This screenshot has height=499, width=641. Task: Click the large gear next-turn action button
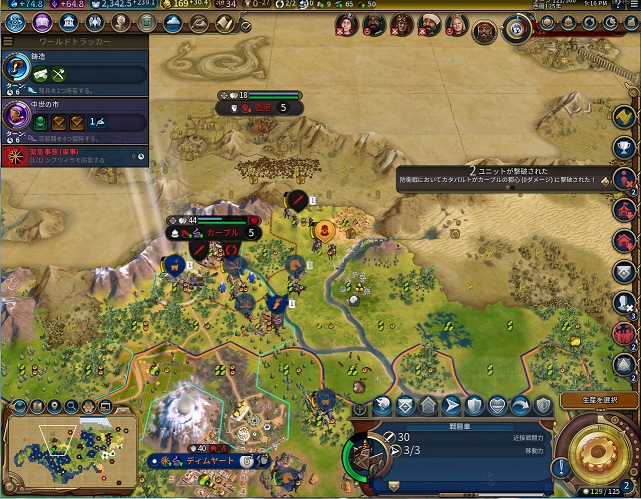click(x=596, y=453)
